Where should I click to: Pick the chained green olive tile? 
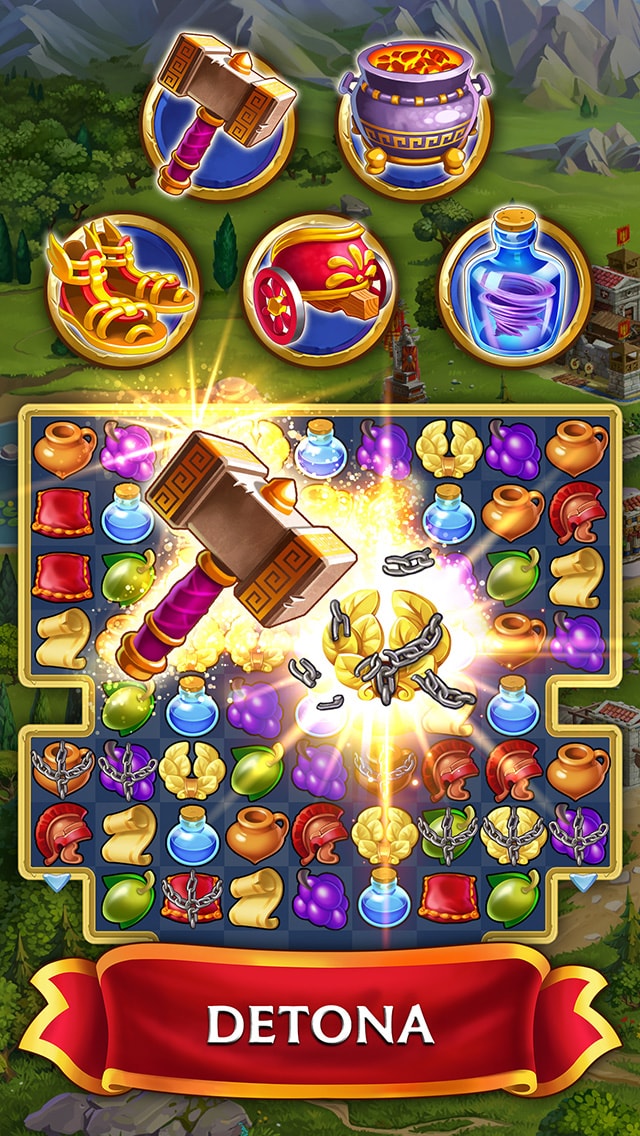click(448, 832)
